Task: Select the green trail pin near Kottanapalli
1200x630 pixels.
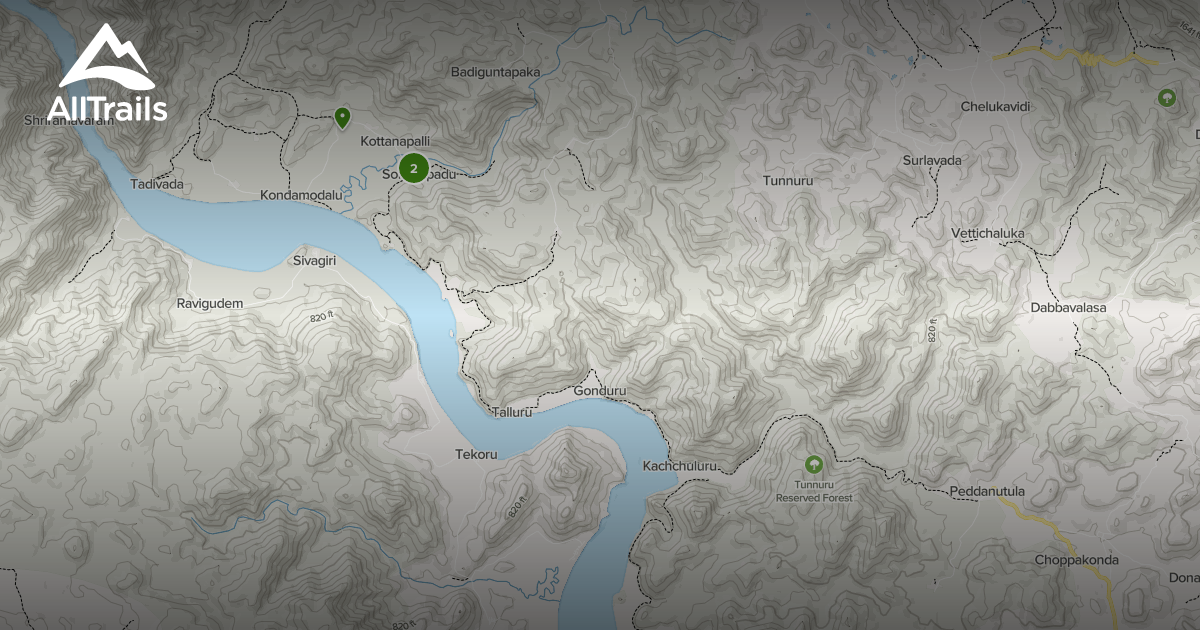Action: tap(342, 119)
